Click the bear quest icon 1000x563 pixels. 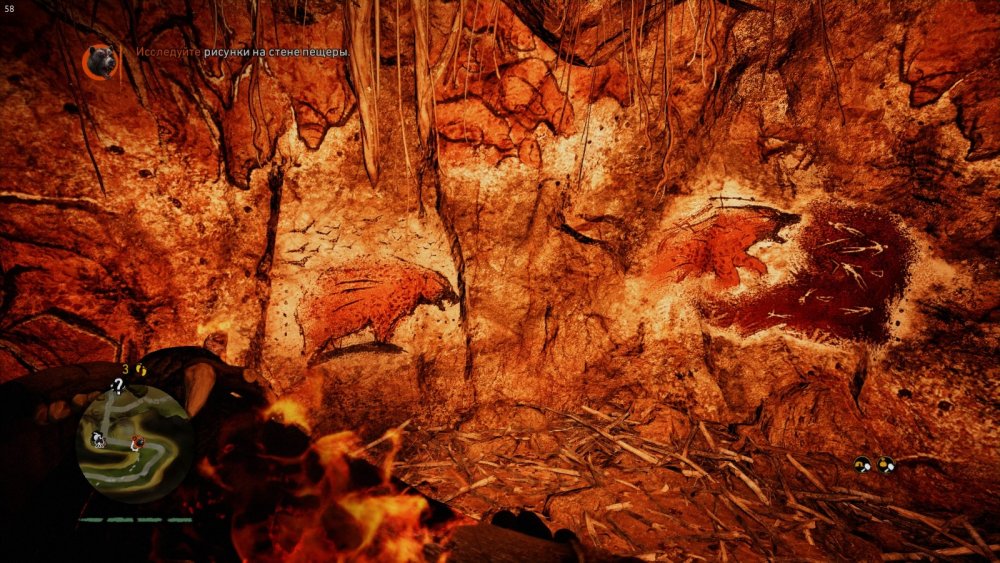(100, 62)
